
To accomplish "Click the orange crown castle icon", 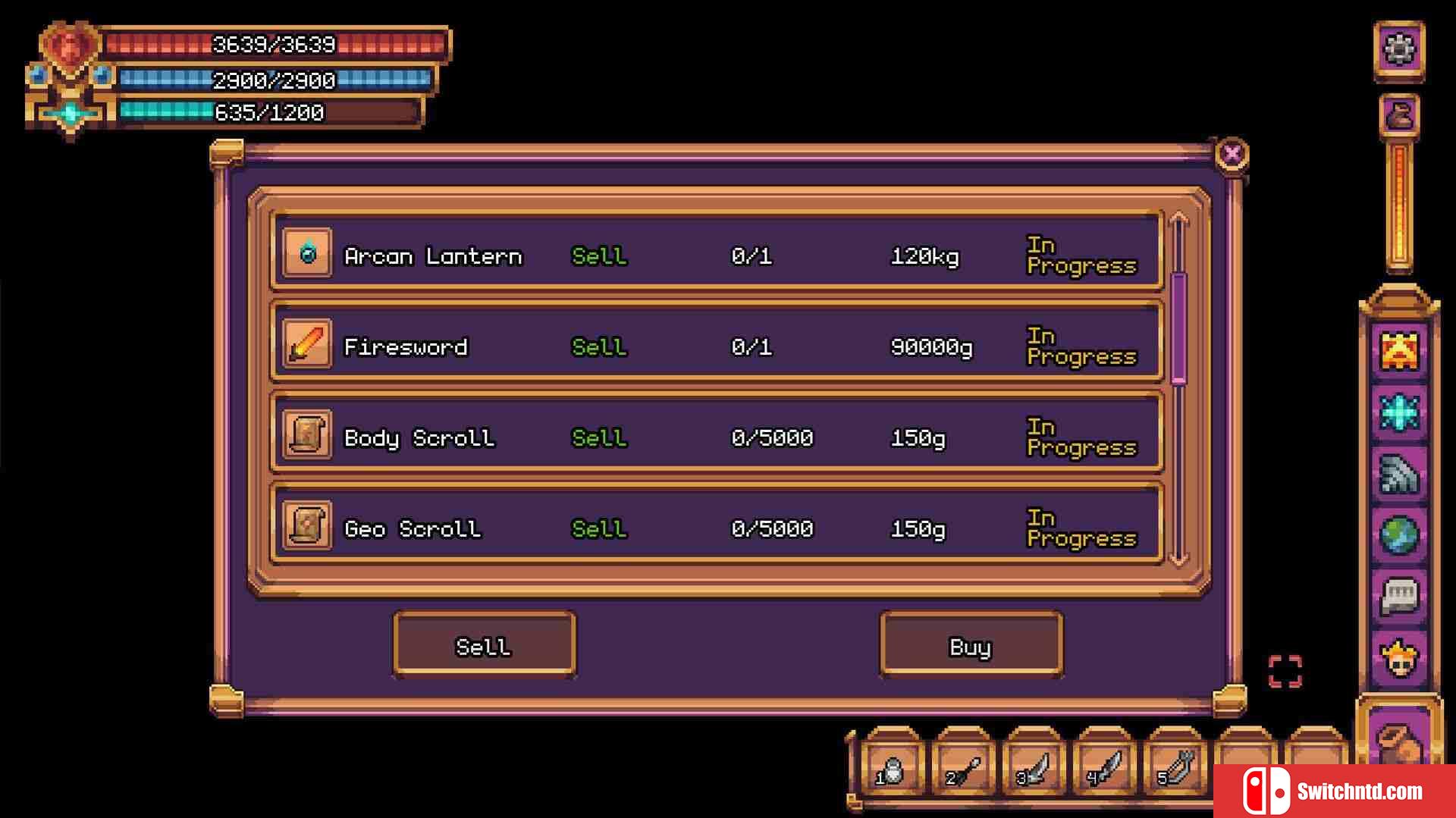I will (1399, 351).
